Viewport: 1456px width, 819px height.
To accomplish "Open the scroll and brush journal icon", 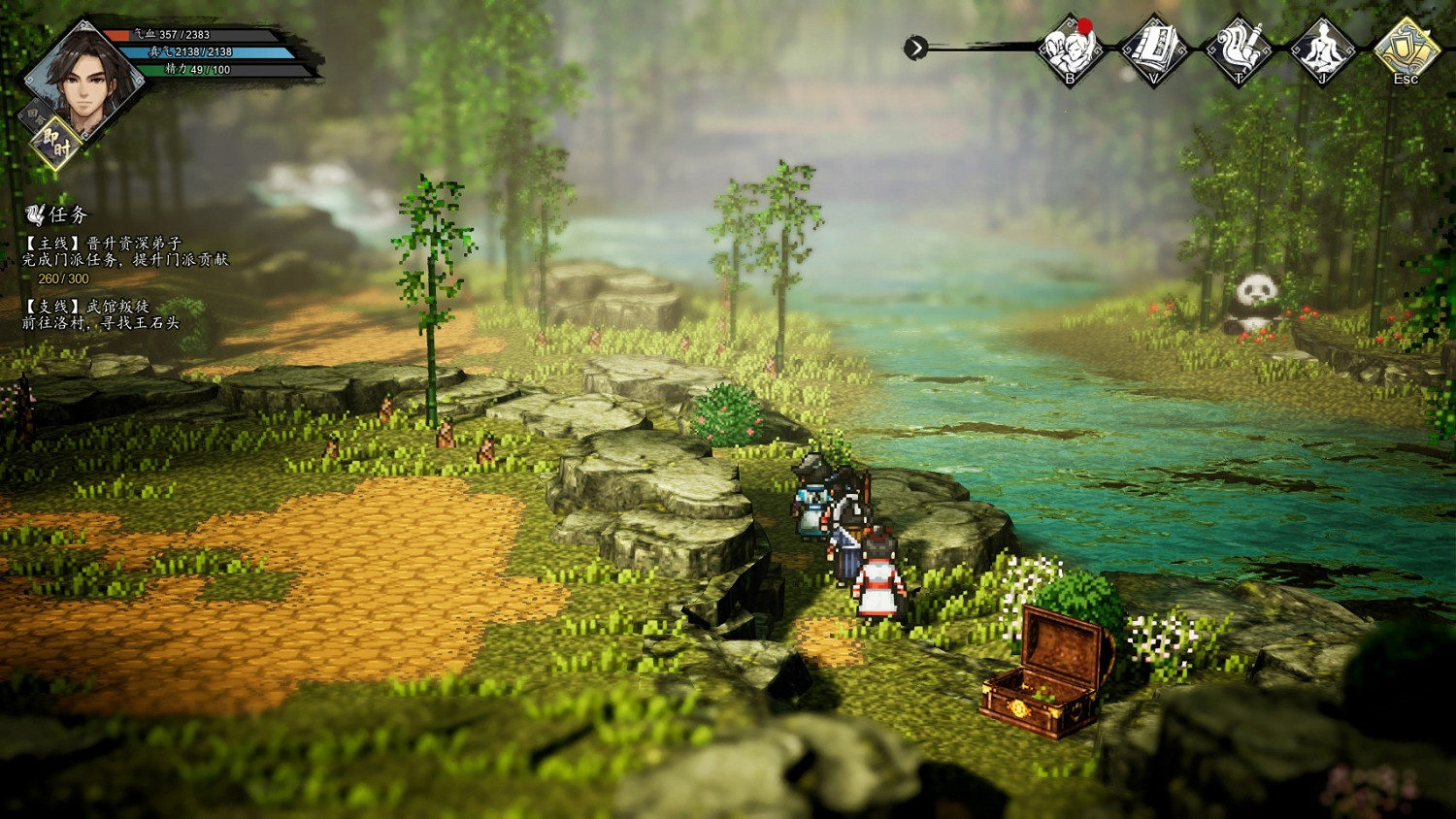I will click(x=1239, y=49).
